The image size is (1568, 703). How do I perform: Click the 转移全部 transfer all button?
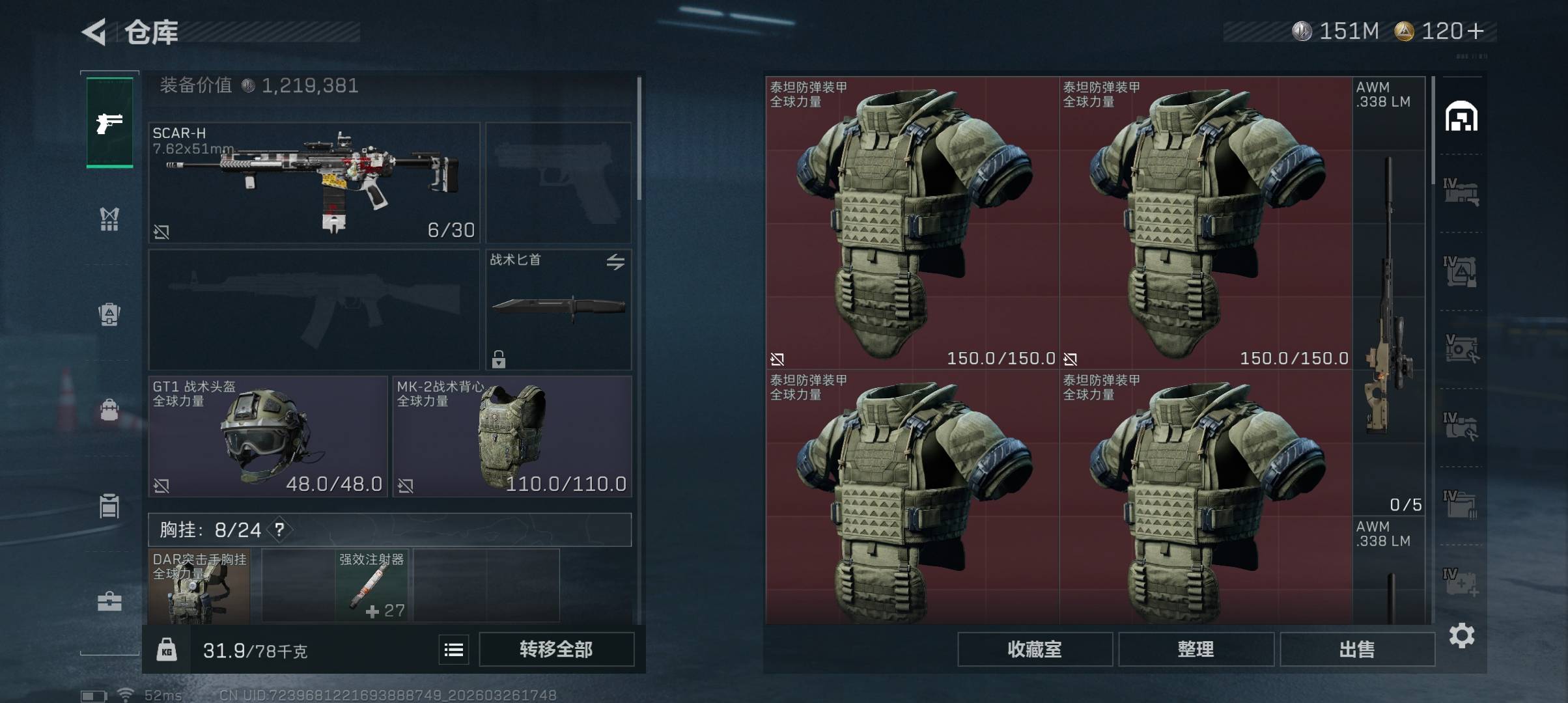[556, 649]
